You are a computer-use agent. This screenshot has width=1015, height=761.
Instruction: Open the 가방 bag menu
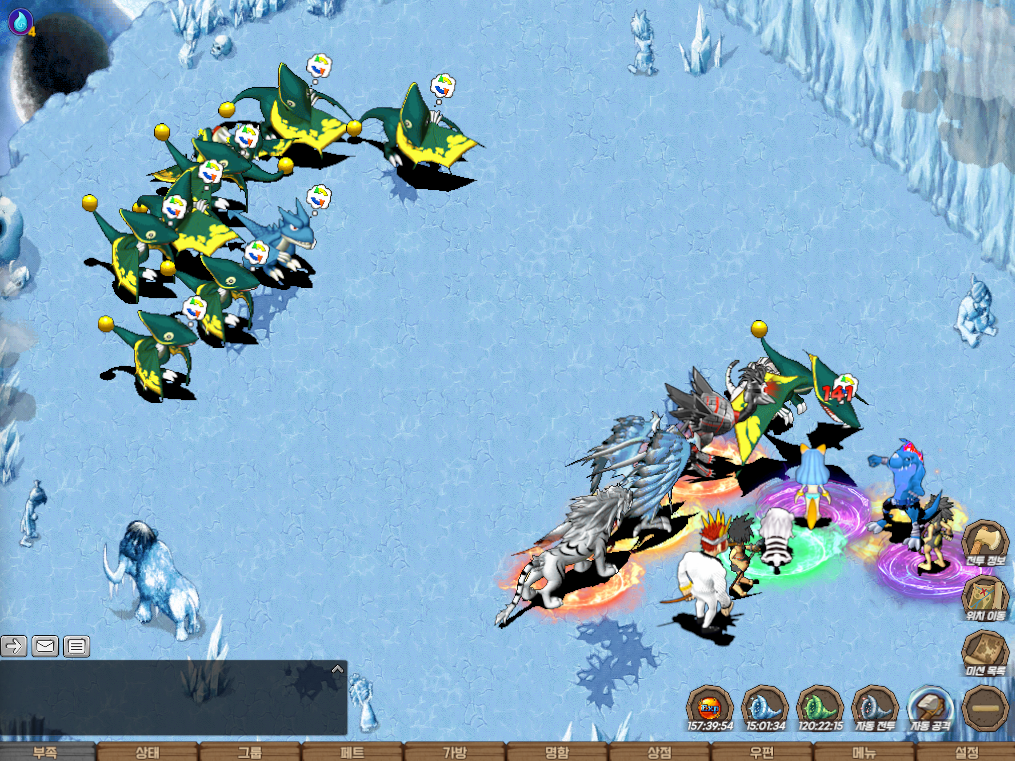pyautogui.click(x=455, y=752)
